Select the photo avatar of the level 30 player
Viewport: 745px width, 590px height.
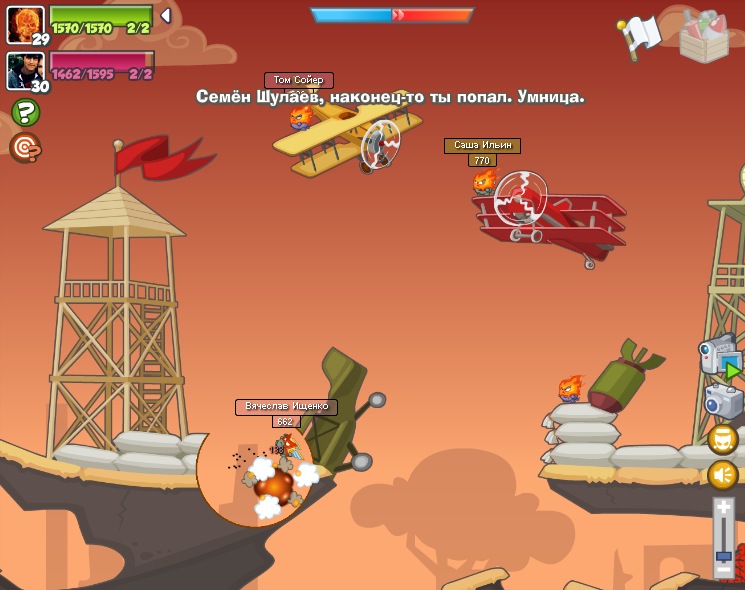pos(25,69)
